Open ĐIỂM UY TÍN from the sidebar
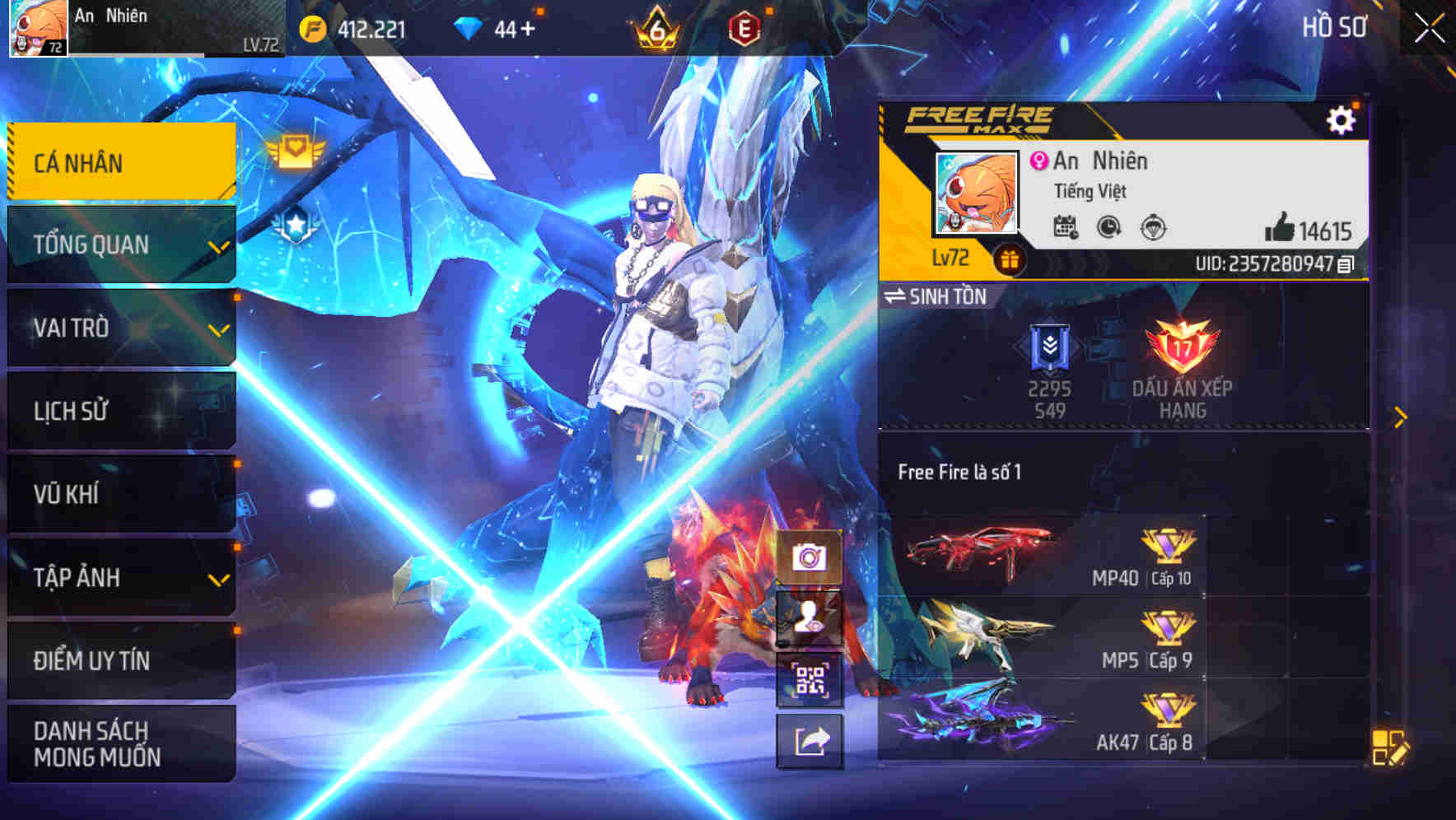The width and height of the screenshot is (1456, 820). coord(91,660)
